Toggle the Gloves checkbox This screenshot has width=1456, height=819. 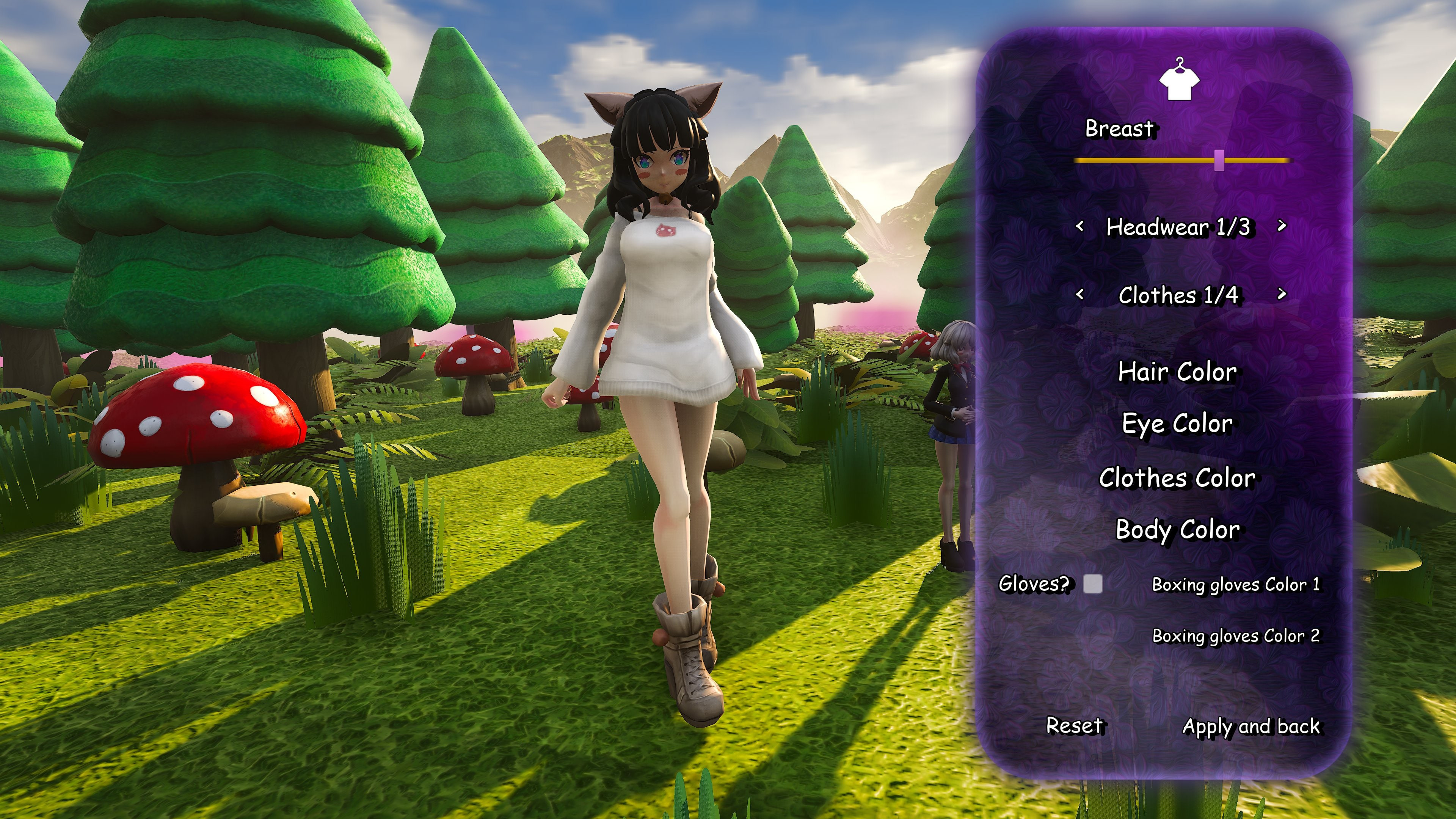coord(1092,583)
